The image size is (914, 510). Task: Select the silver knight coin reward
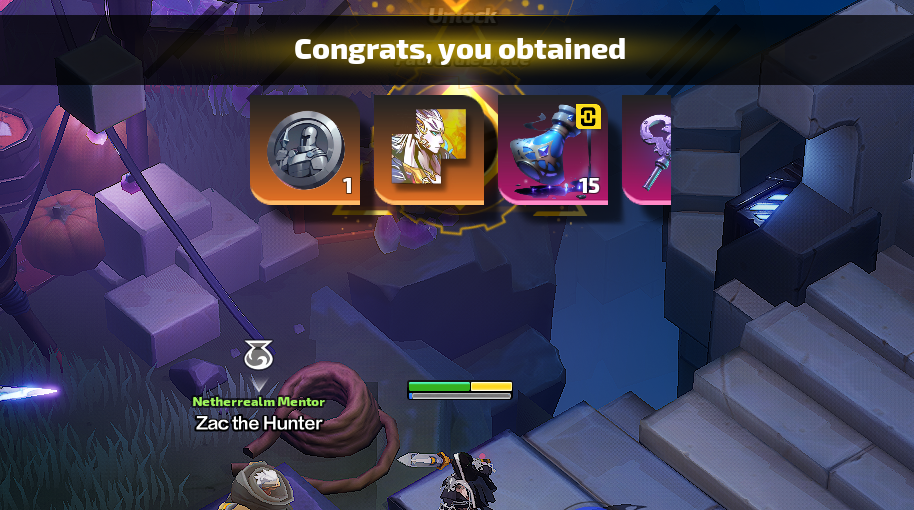pos(305,150)
